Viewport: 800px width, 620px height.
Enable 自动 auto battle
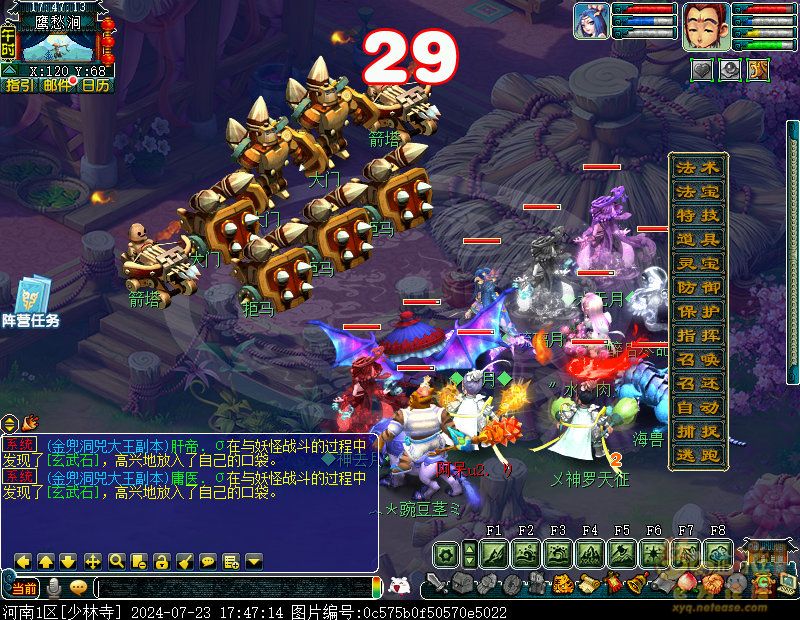click(x=698, y=407)
